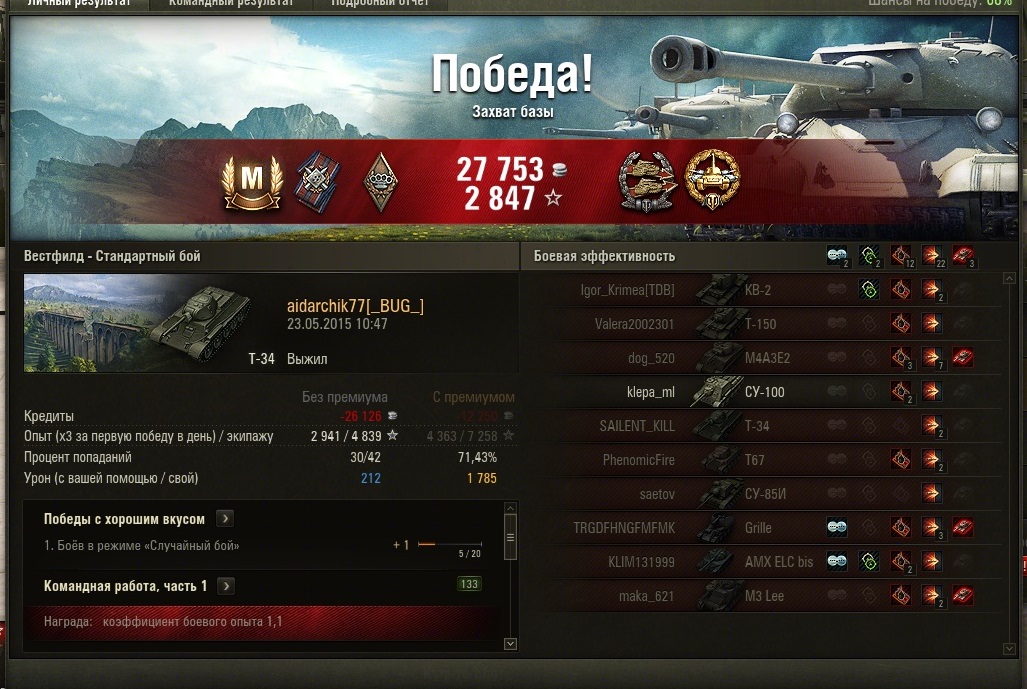This screenshot has width=1027, height=689.
Task: Click the gold tank emblem medal
Action: pos(711,181)
